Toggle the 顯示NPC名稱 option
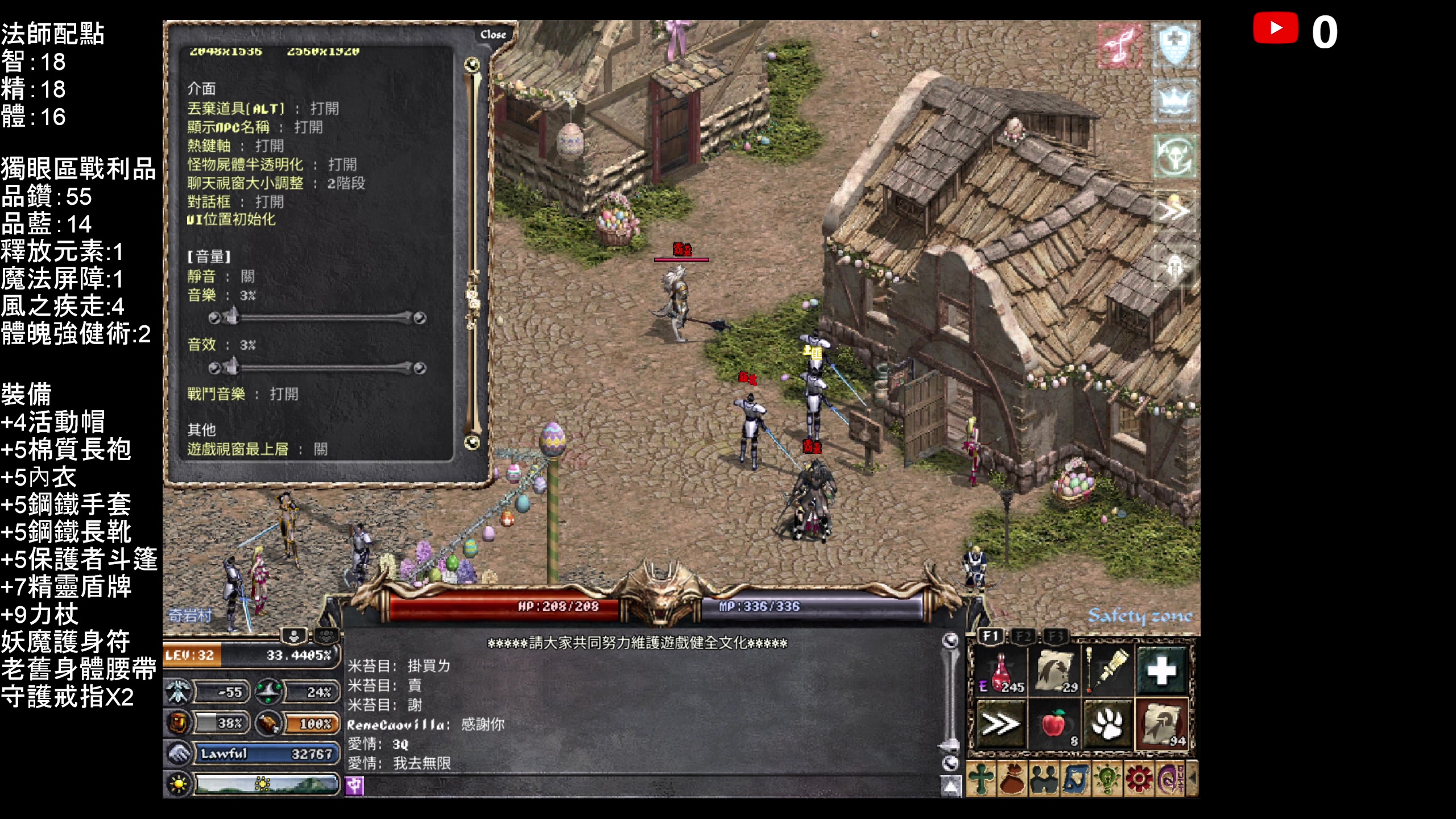The width and height of the screenshot is (1456, 819). [308, 127]
